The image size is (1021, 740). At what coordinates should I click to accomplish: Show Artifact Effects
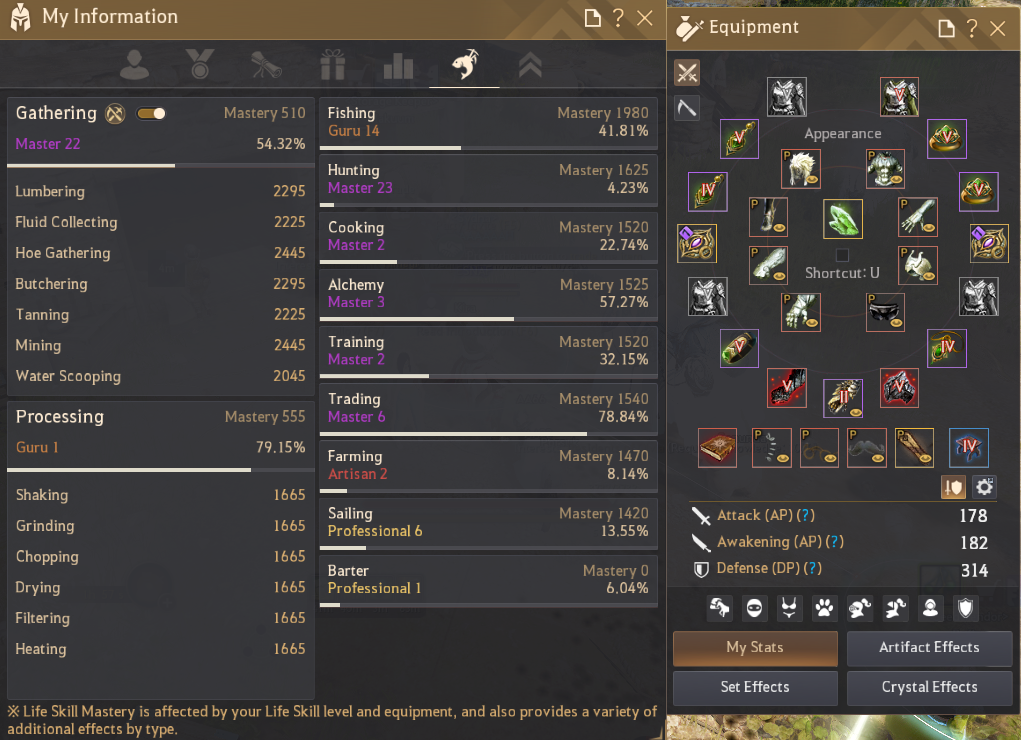(929, 647)
